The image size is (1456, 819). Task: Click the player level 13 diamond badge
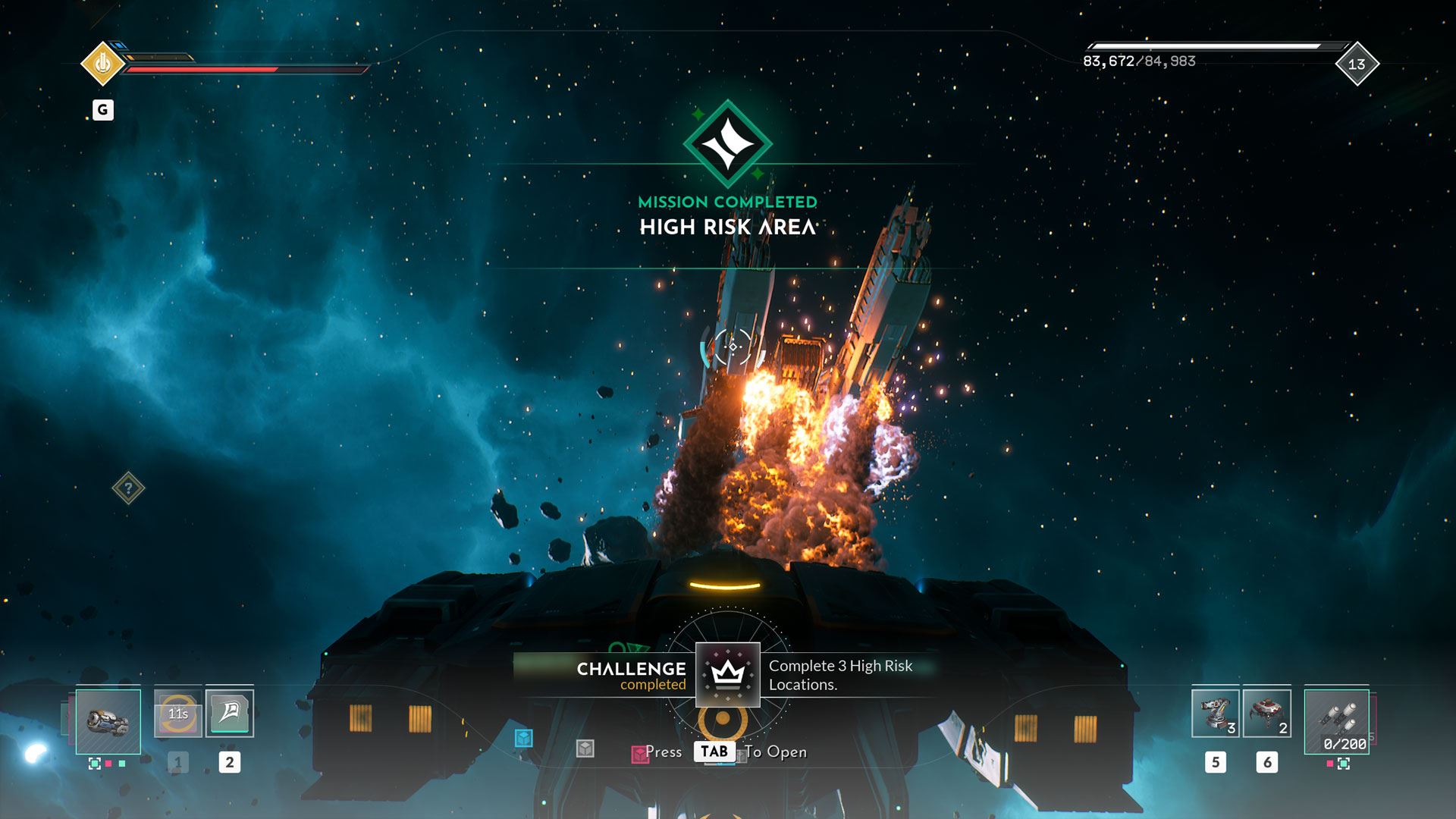[1356, 64]
